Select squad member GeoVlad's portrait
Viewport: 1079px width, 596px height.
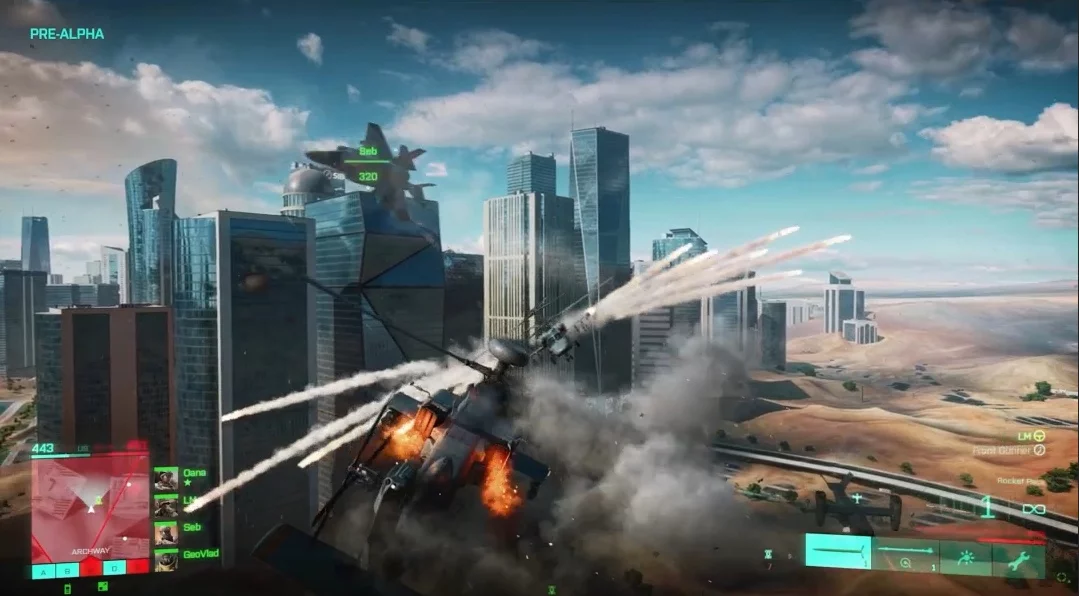166,559
